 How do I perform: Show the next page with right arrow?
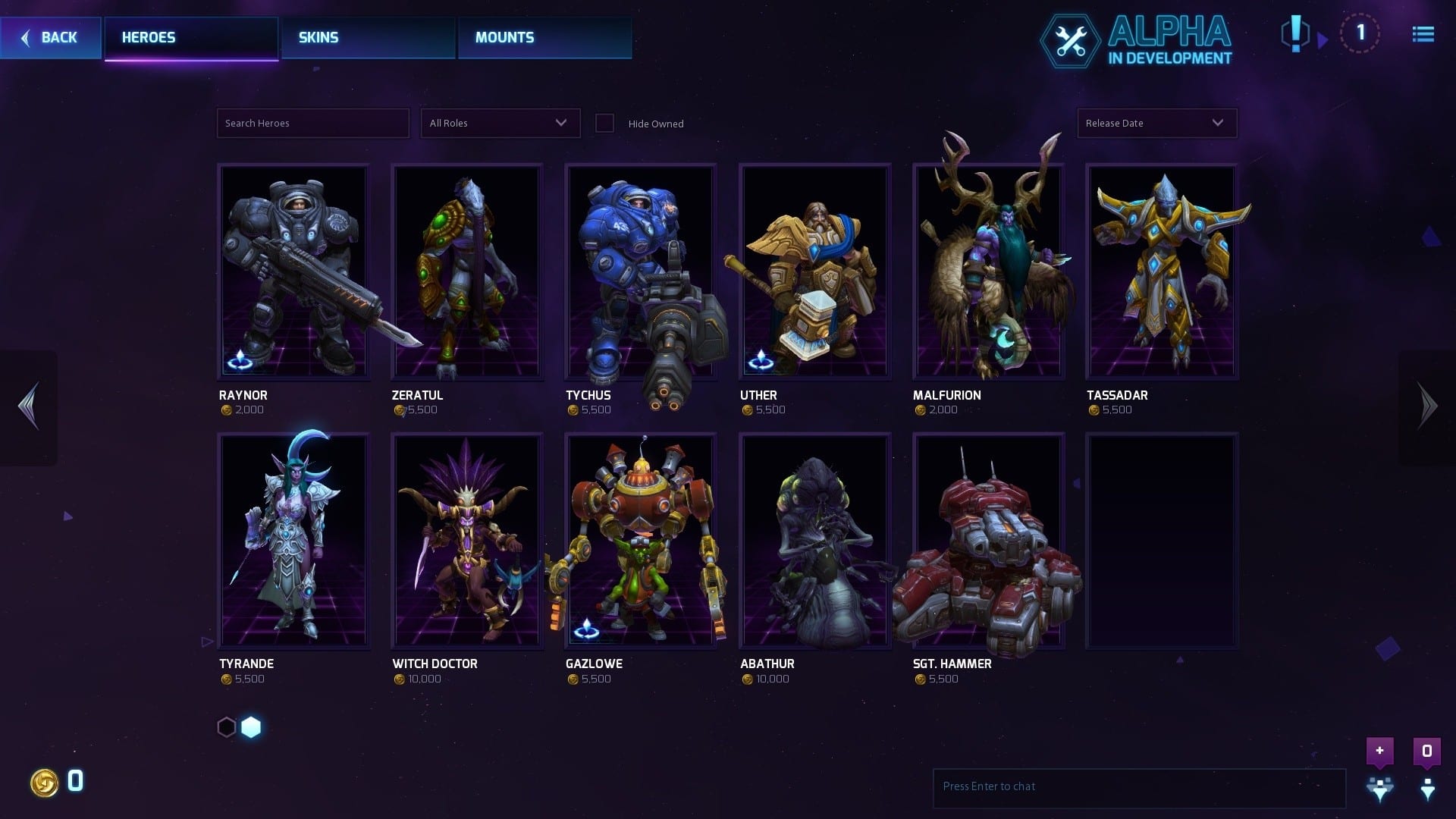(x=1427, y=406)
